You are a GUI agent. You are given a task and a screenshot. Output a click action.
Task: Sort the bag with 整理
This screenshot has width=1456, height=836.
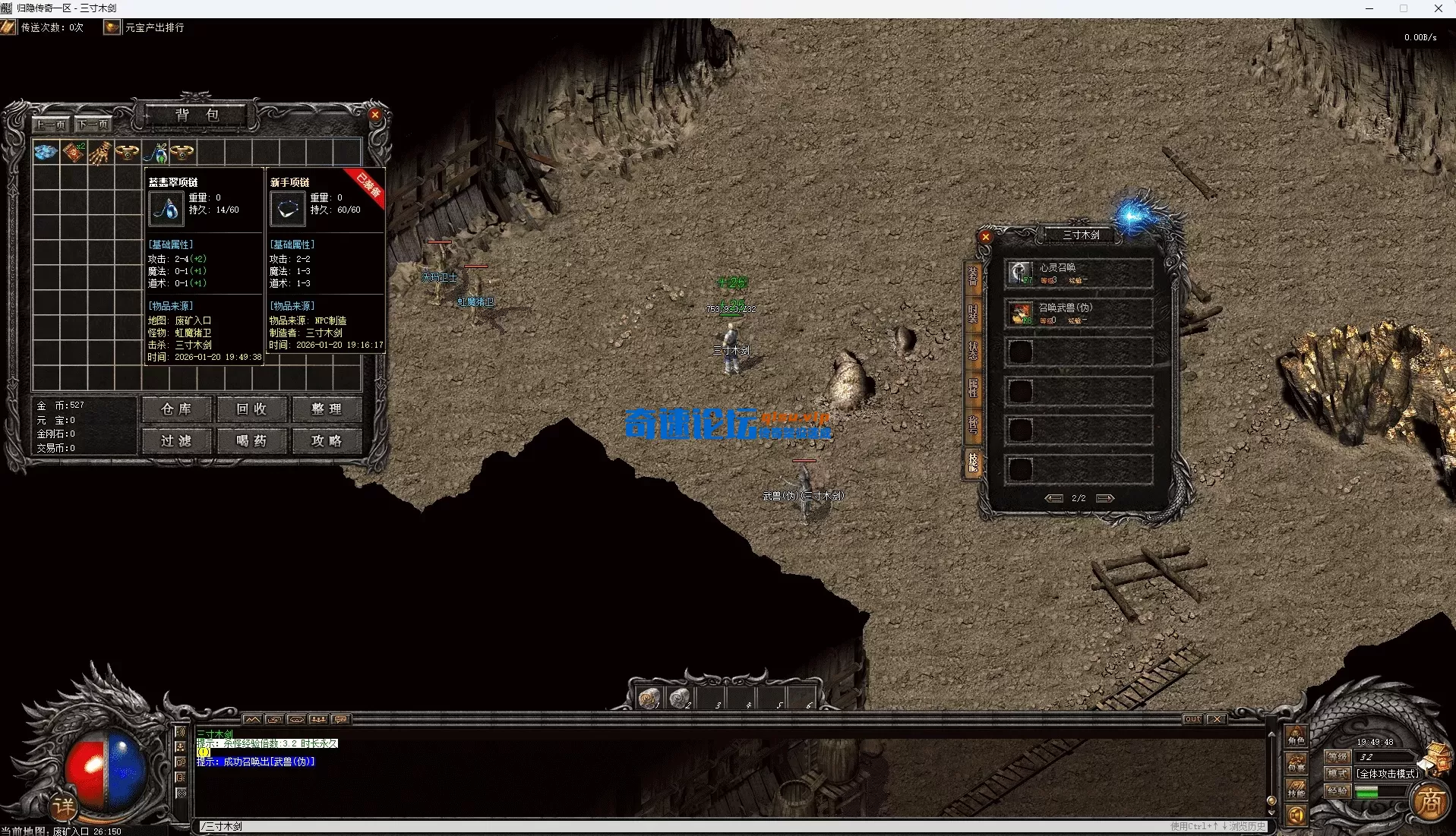click(x=327, y=409)
